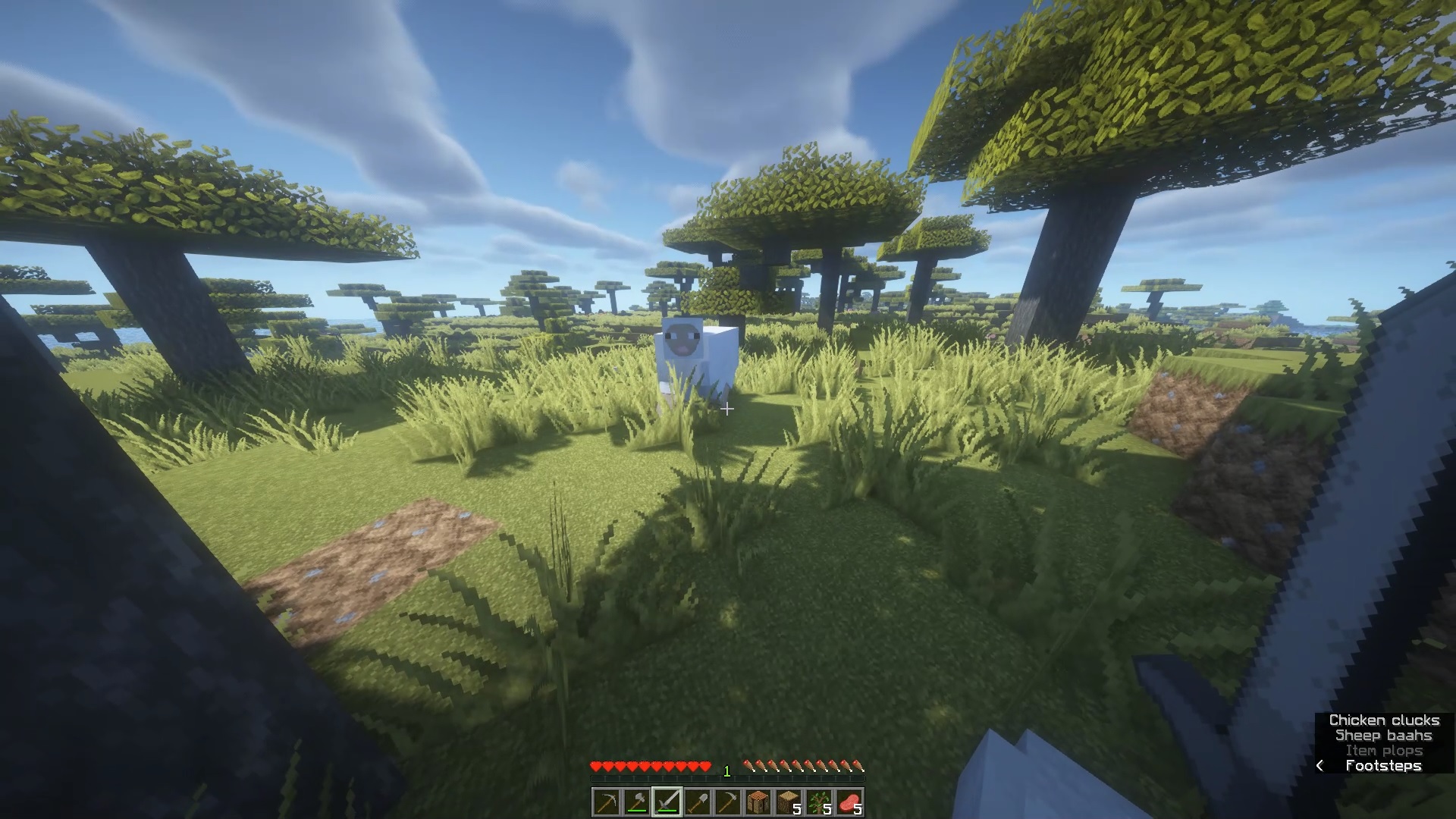Select the wooden pickaxe in hotbar slot one

pos(607,802)
